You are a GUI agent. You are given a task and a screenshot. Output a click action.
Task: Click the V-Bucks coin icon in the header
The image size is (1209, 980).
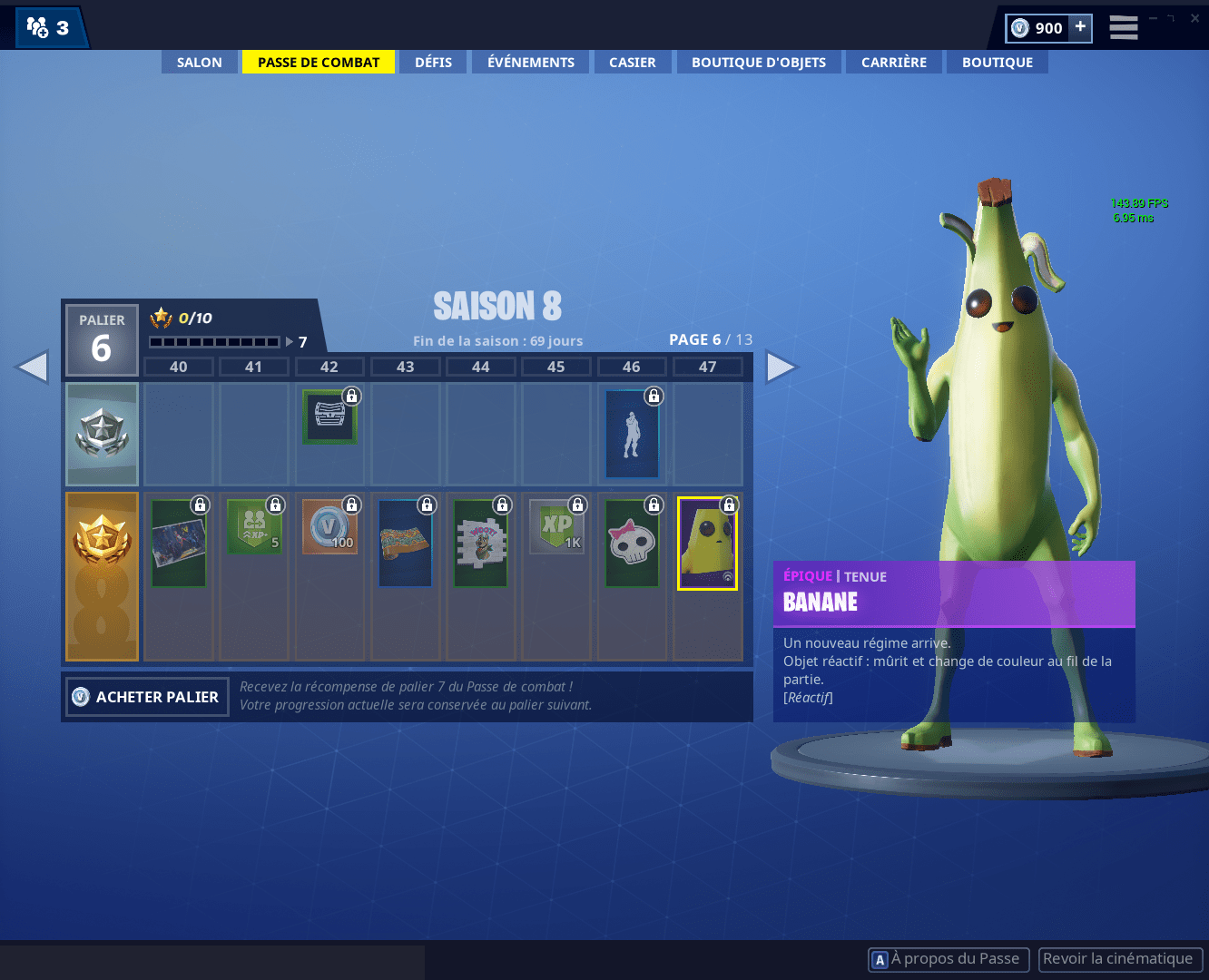tap(1019, 28)
